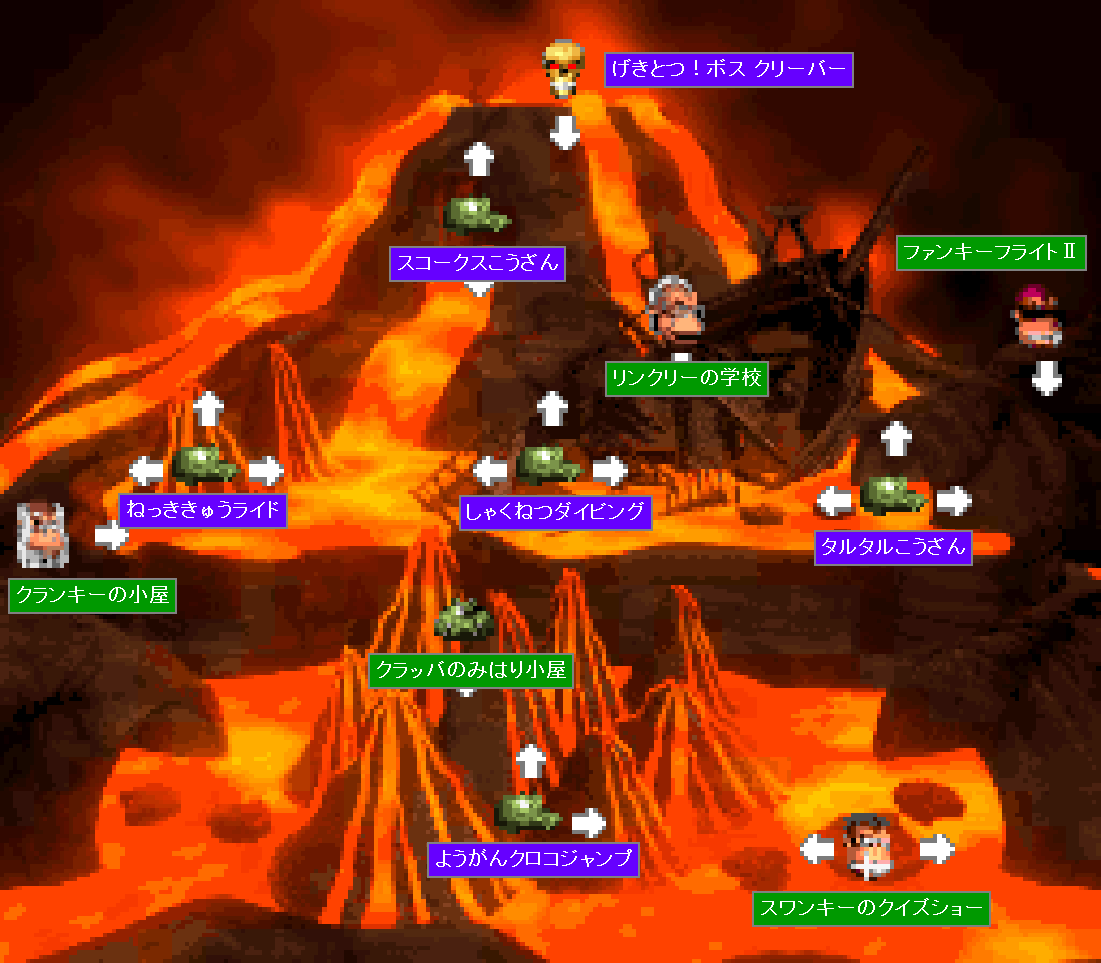This screenshot has height=963, width=1101.
Task: Choose the ようがんクロコジャンプ level label
Action: click(532, 858)
